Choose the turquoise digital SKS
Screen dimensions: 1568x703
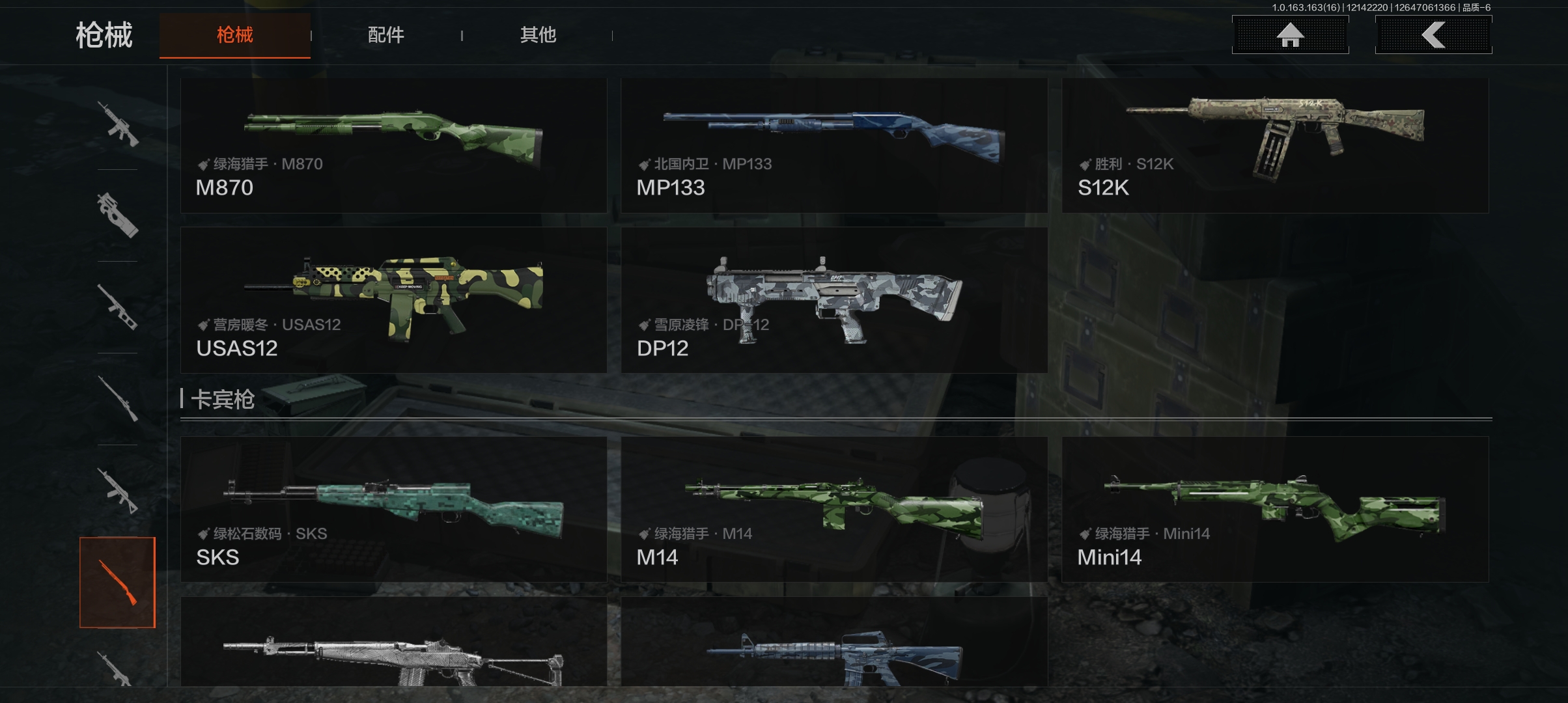coord(393,509)
